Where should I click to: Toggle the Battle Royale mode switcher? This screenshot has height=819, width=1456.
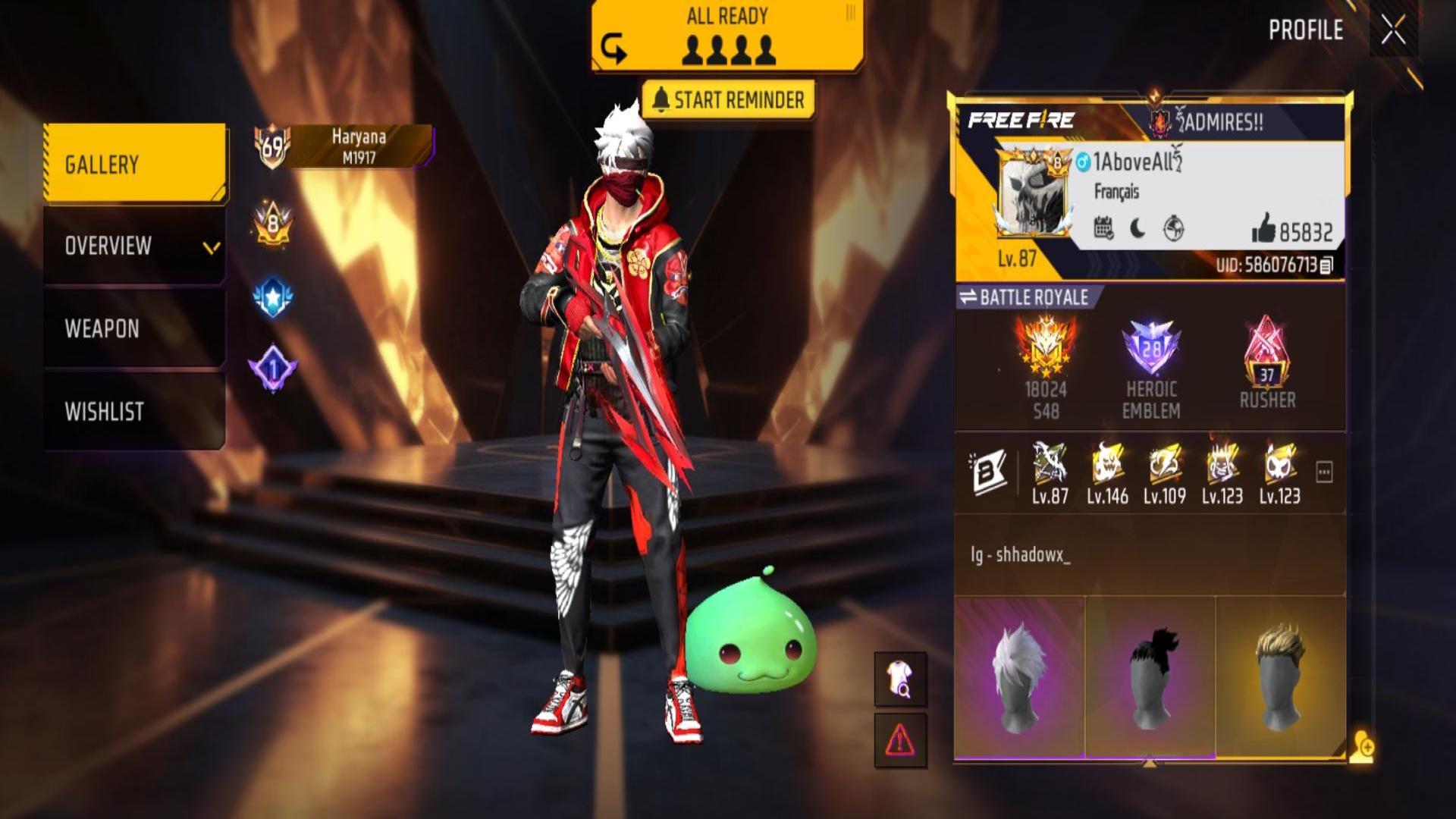[1023, 297]
